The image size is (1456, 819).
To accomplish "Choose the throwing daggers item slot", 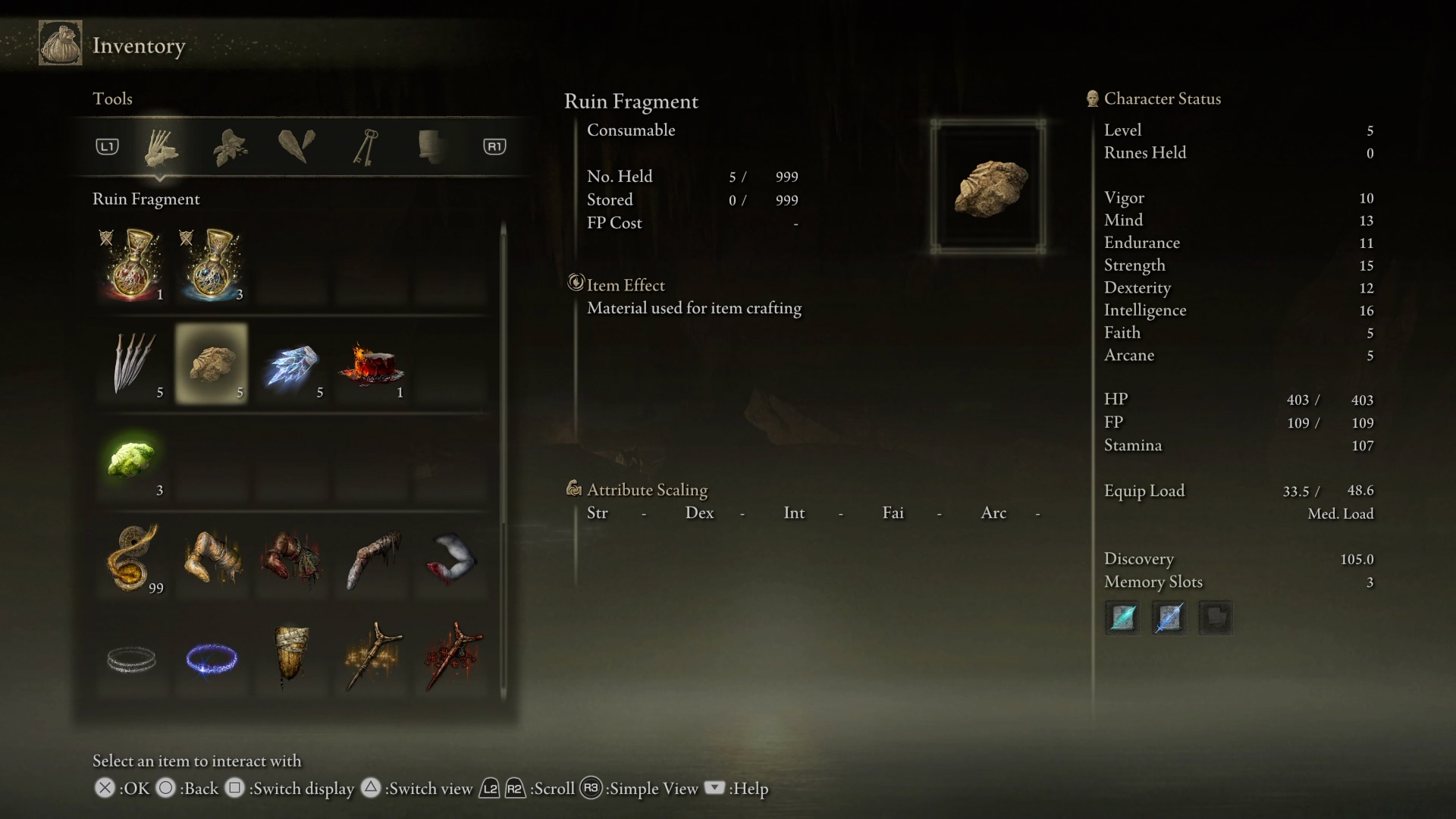I will [x=132, y=363].
